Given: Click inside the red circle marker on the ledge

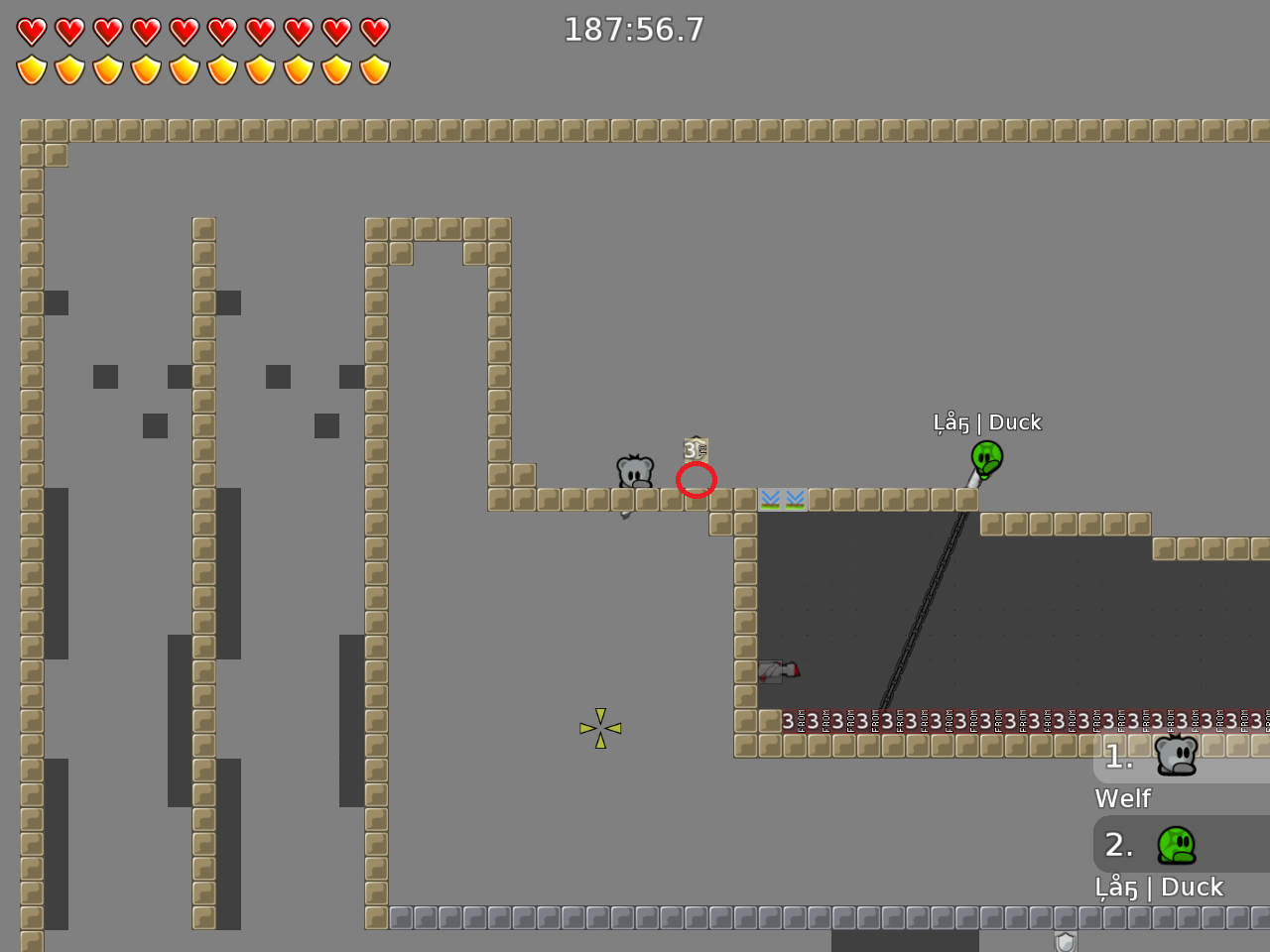Looking at the screenshot, I should [x=697, y=480].
